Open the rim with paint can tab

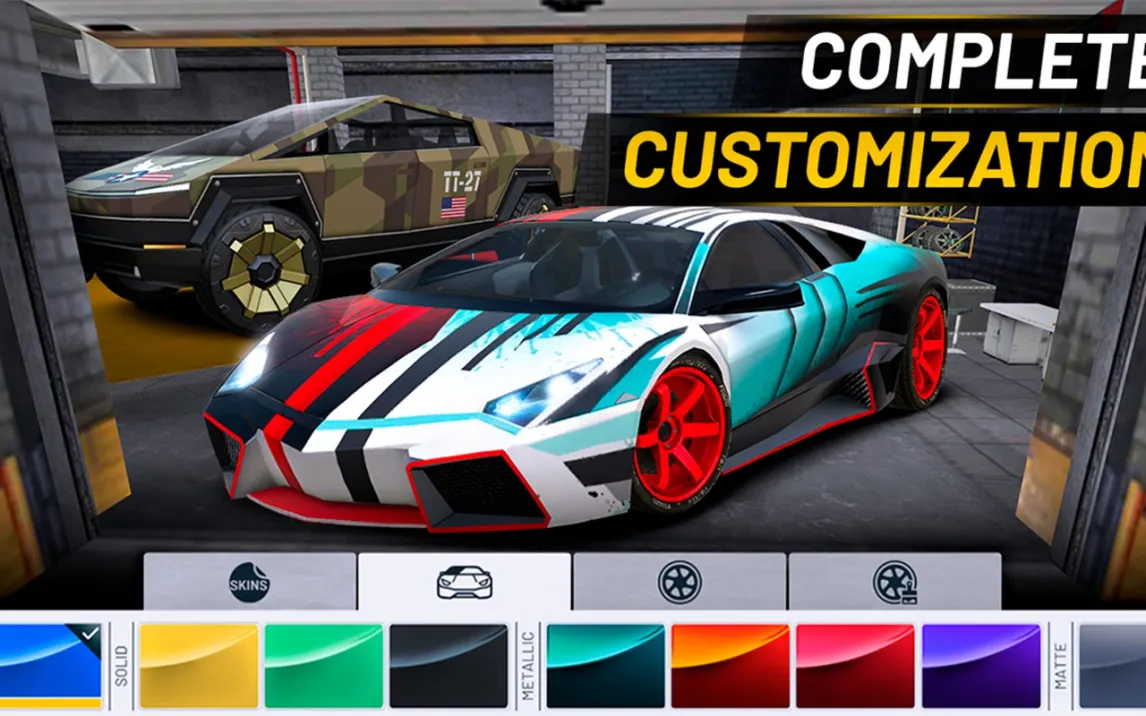[894, 581]
